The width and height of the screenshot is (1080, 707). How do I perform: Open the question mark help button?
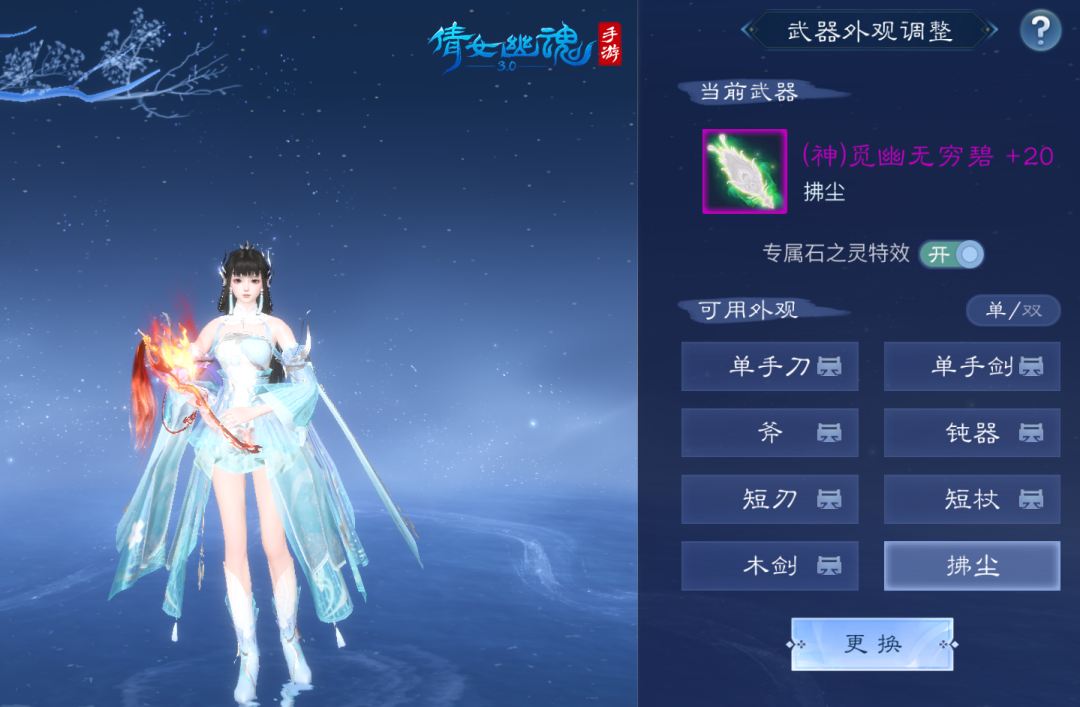pyautogui.click(x=1040, y=30)
